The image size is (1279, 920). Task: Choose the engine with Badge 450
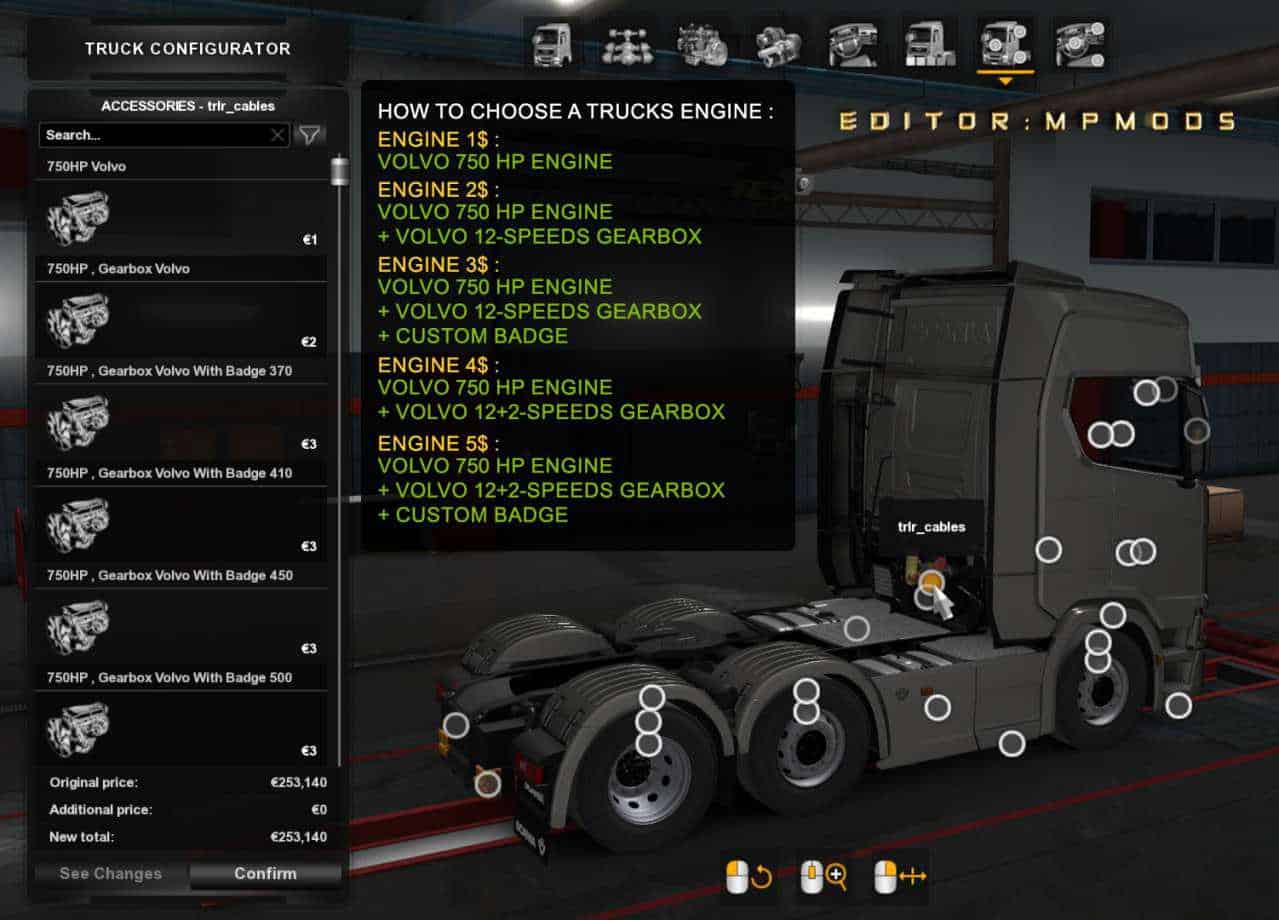tap(180, 627)
